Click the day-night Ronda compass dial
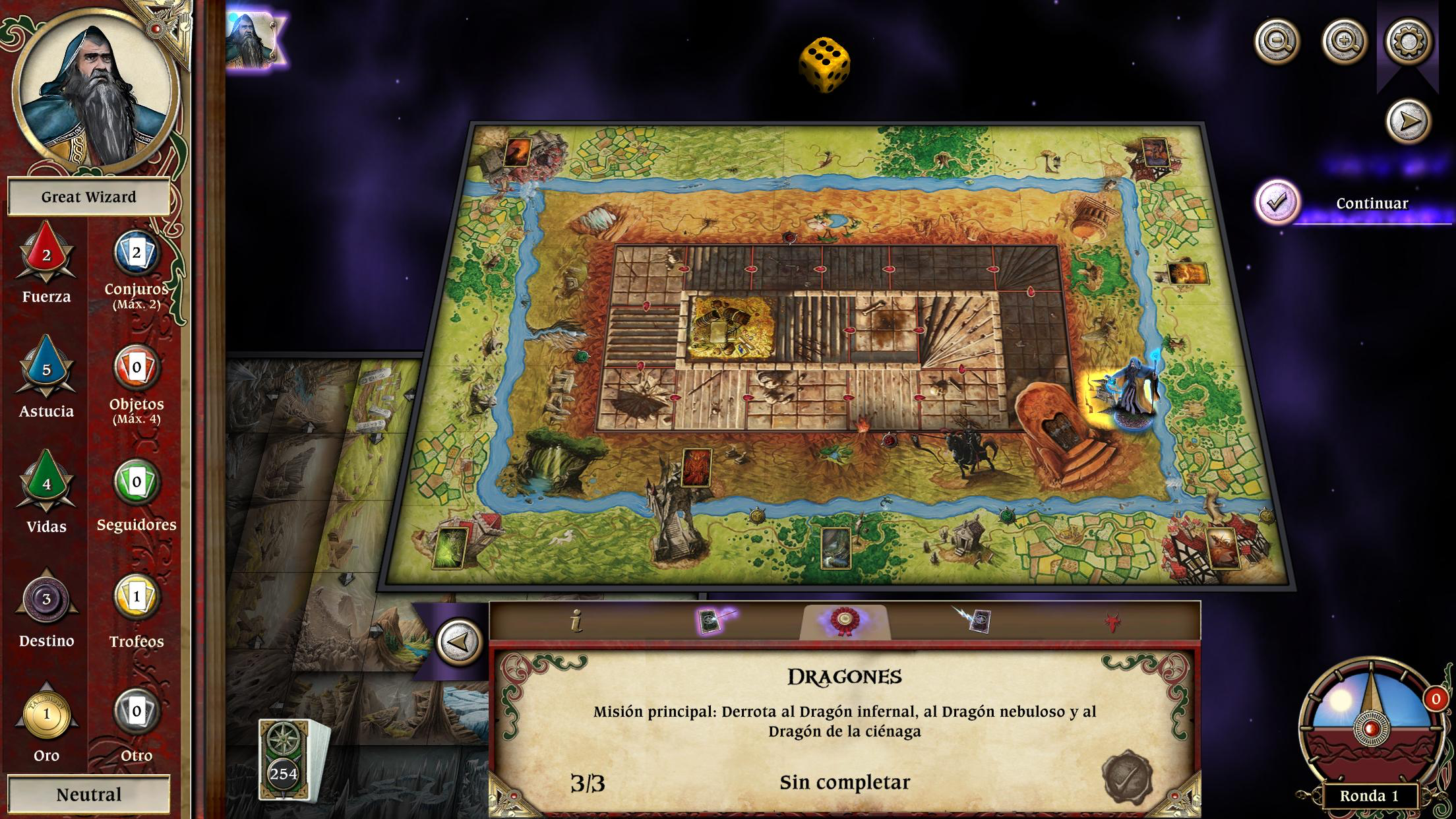 click(x=1370, y=725)
